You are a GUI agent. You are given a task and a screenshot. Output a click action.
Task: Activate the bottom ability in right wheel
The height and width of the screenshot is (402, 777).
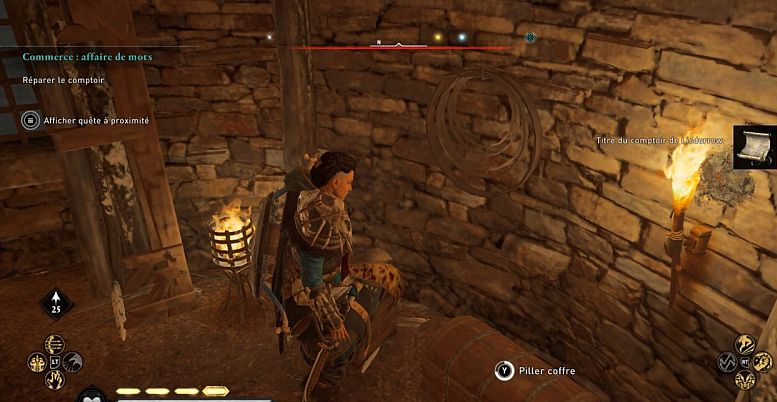click(x=744, y=380)
